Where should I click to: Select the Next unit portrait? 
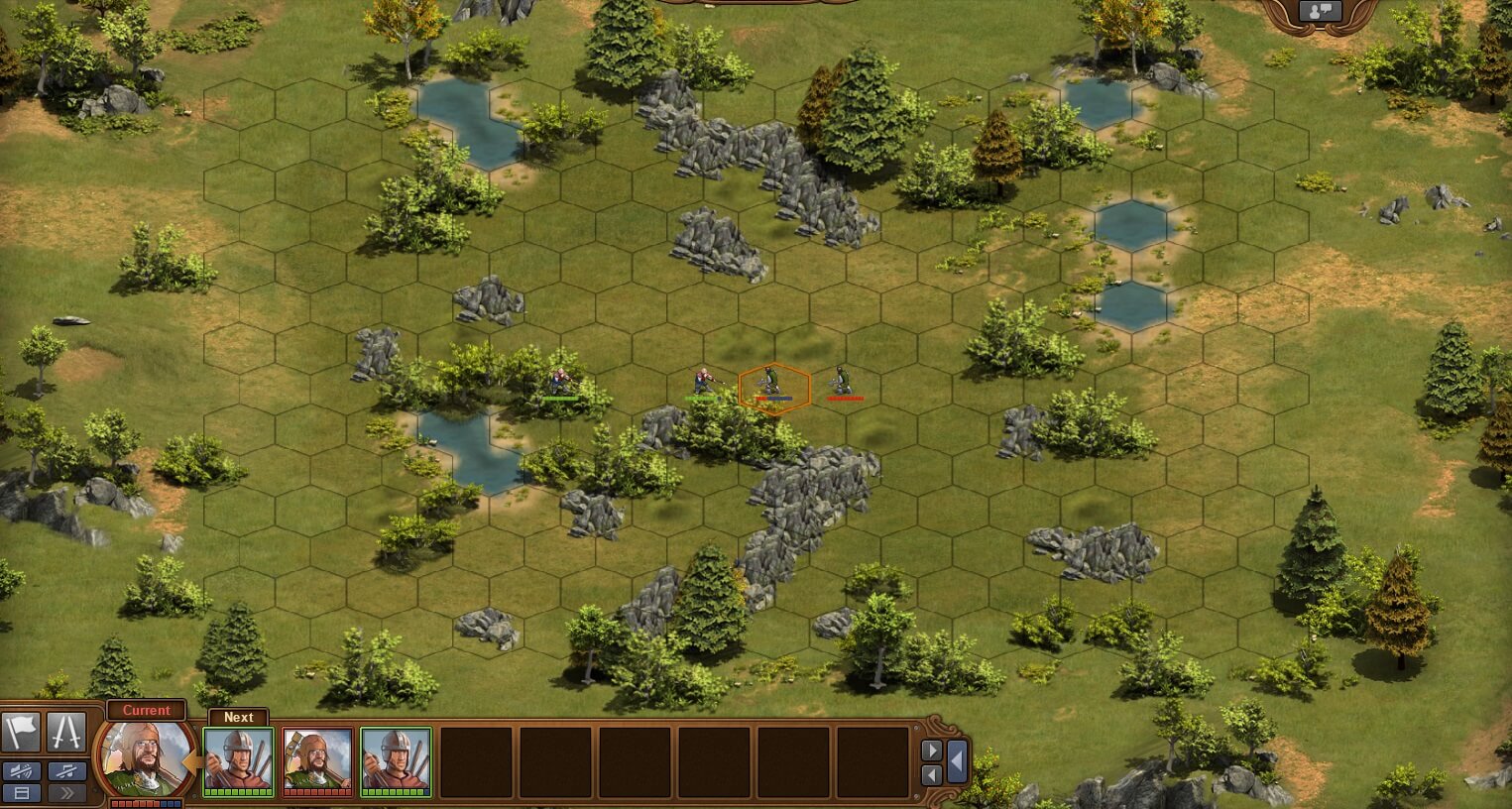tap(238, 760)
